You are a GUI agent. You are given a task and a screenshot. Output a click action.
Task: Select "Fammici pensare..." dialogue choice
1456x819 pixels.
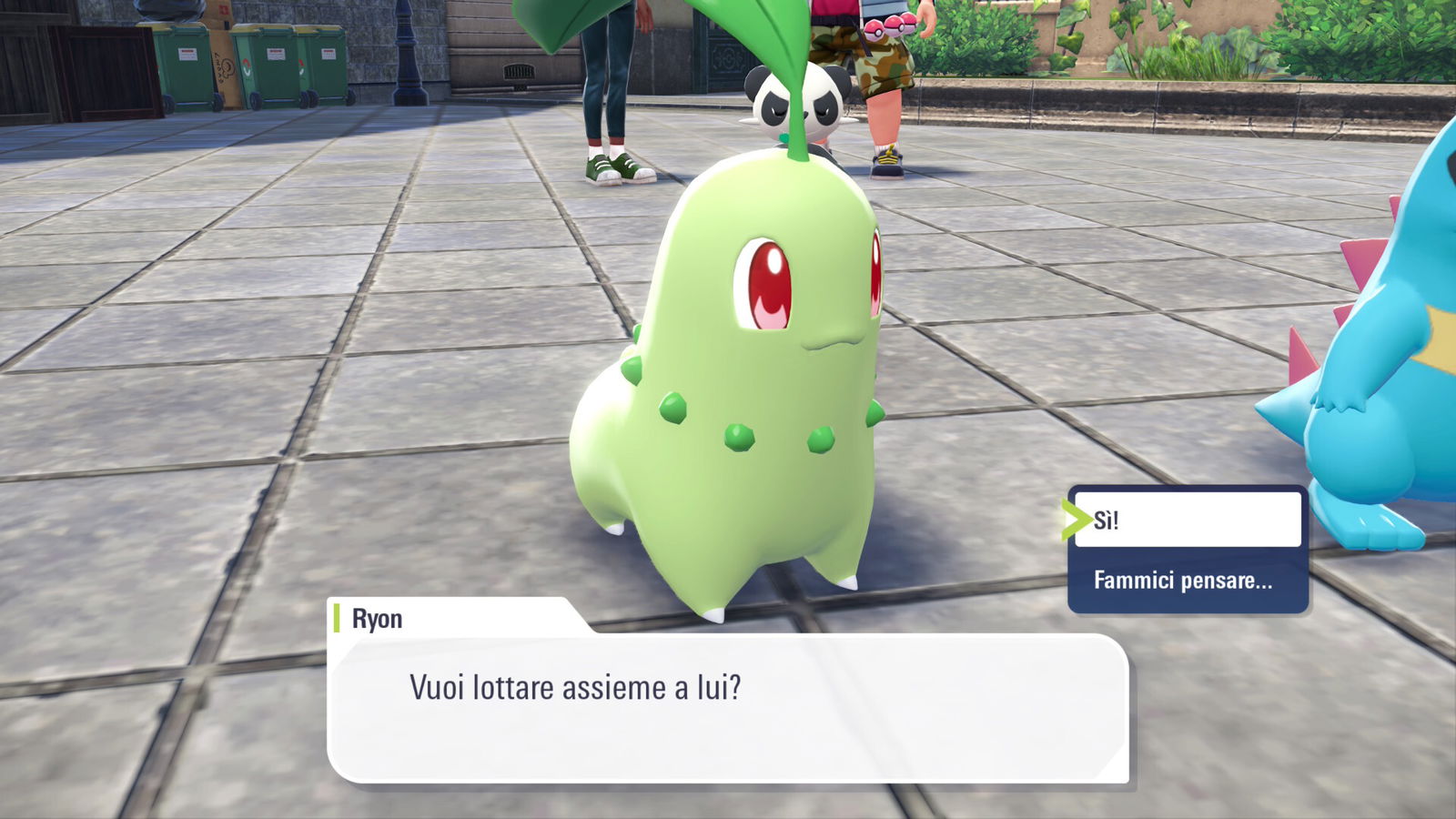[x=1185, y=581]
